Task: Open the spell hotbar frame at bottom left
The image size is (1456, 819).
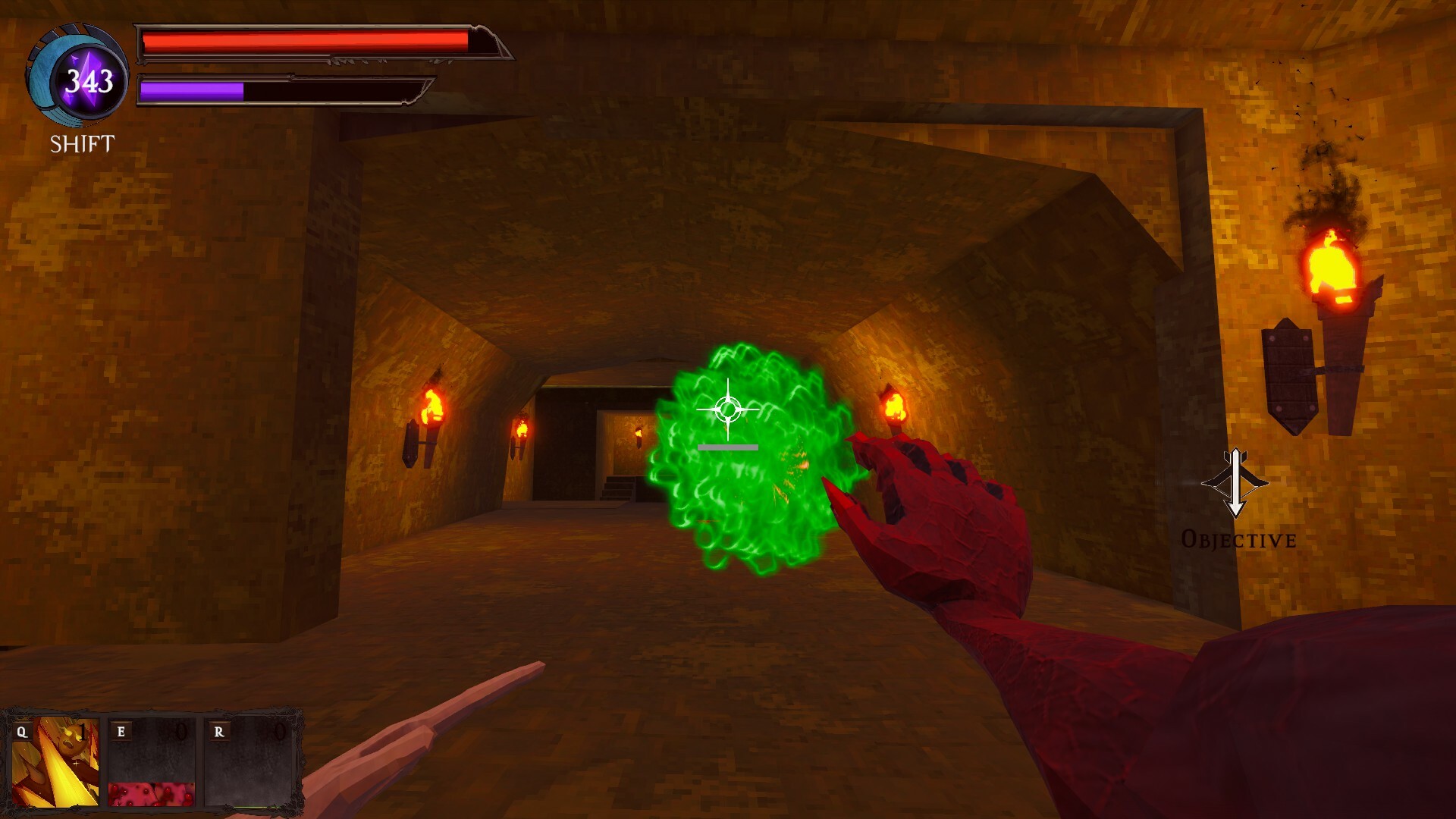Action: (152, 762)
